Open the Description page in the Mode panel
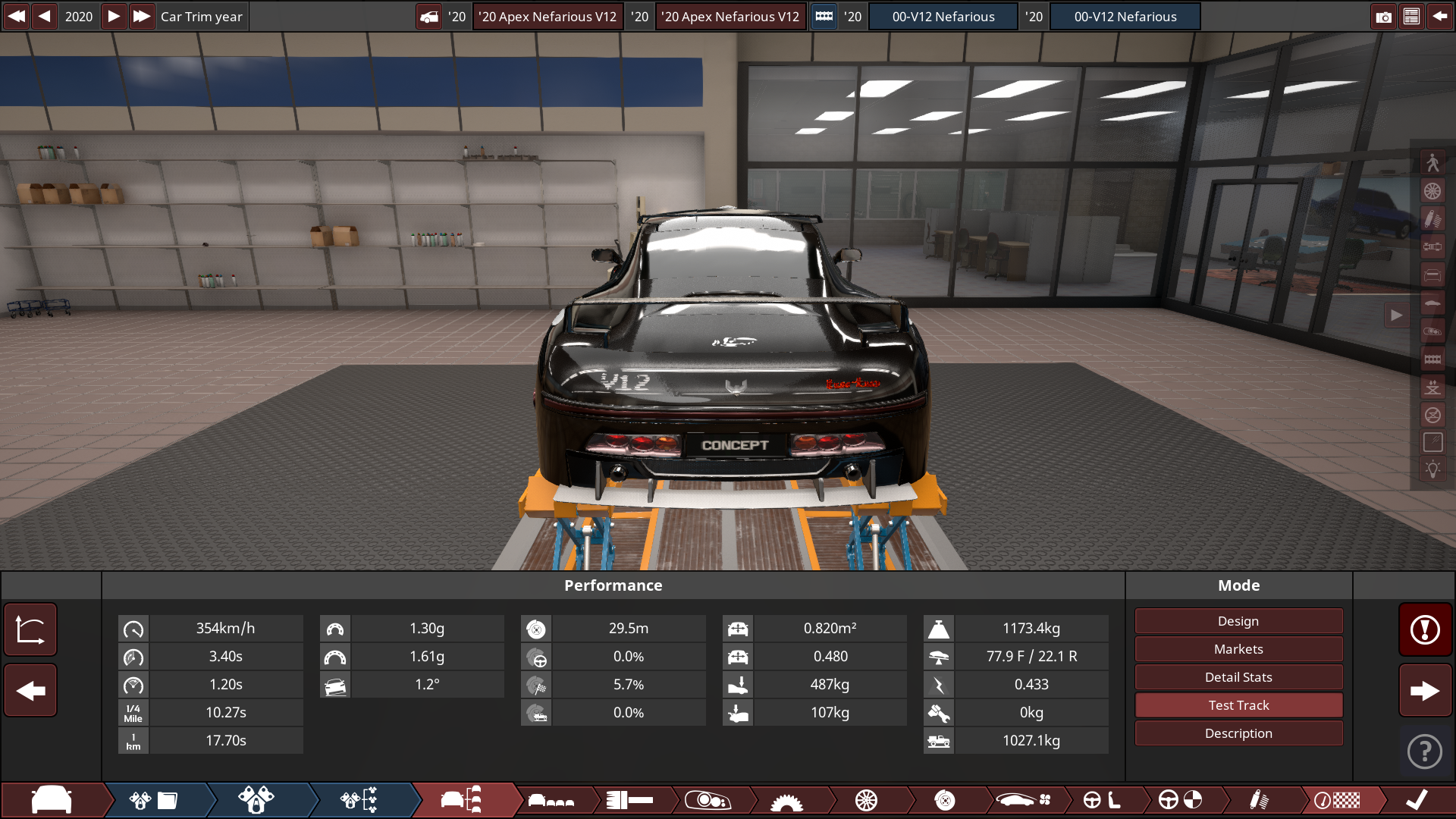 [x=1238, y=733]
